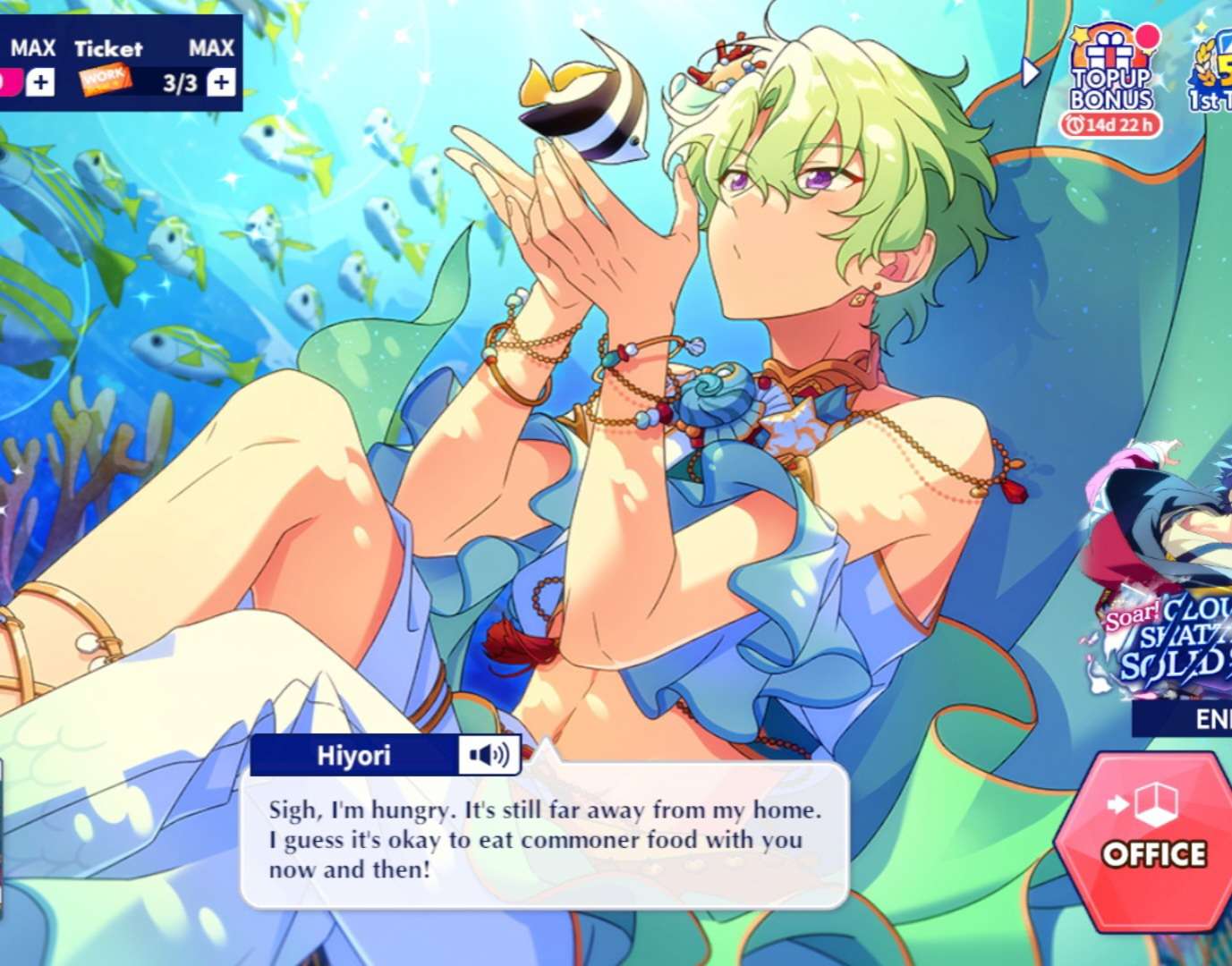Tap the orange Work ticket icon

coord(106,82)
